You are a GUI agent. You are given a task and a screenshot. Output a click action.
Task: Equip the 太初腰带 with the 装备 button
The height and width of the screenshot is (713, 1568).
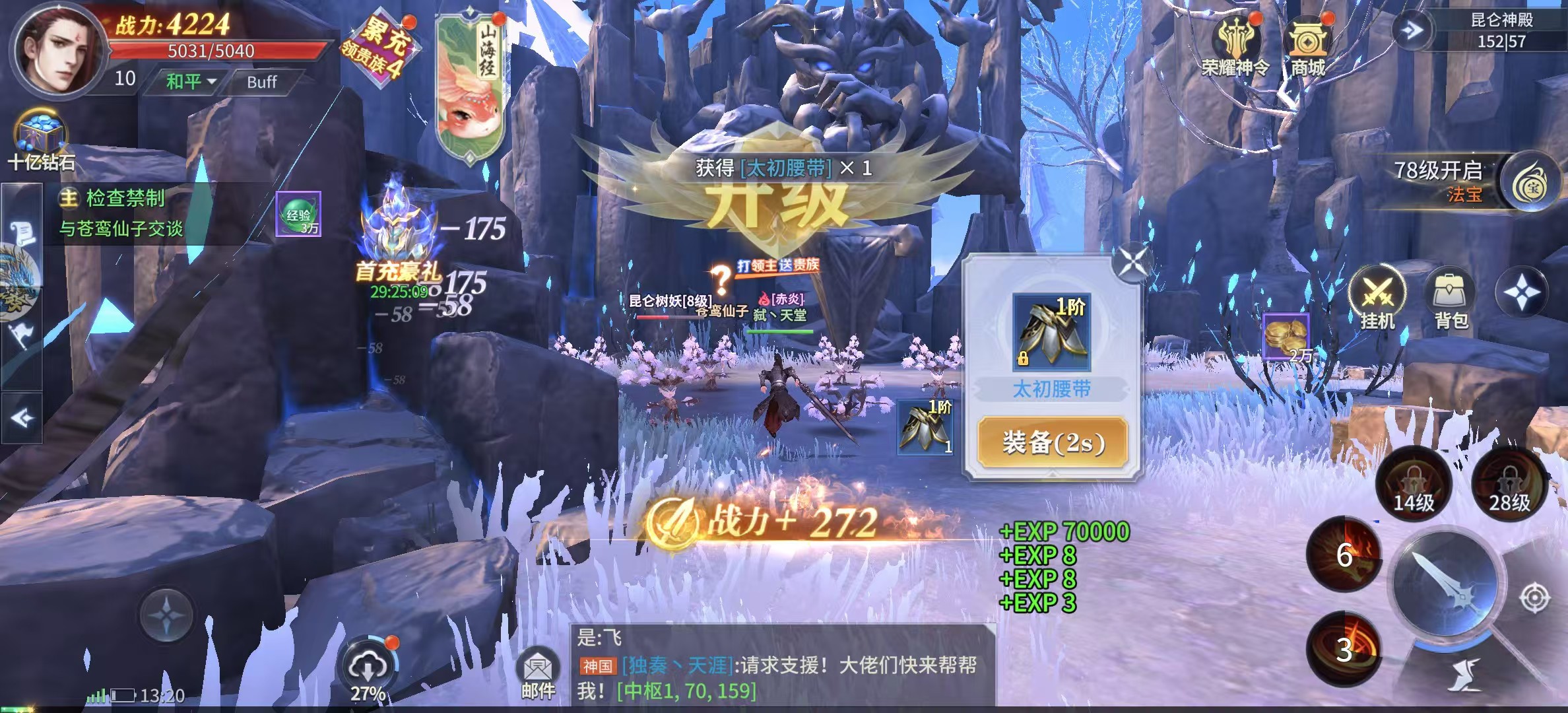[1052, 442]
